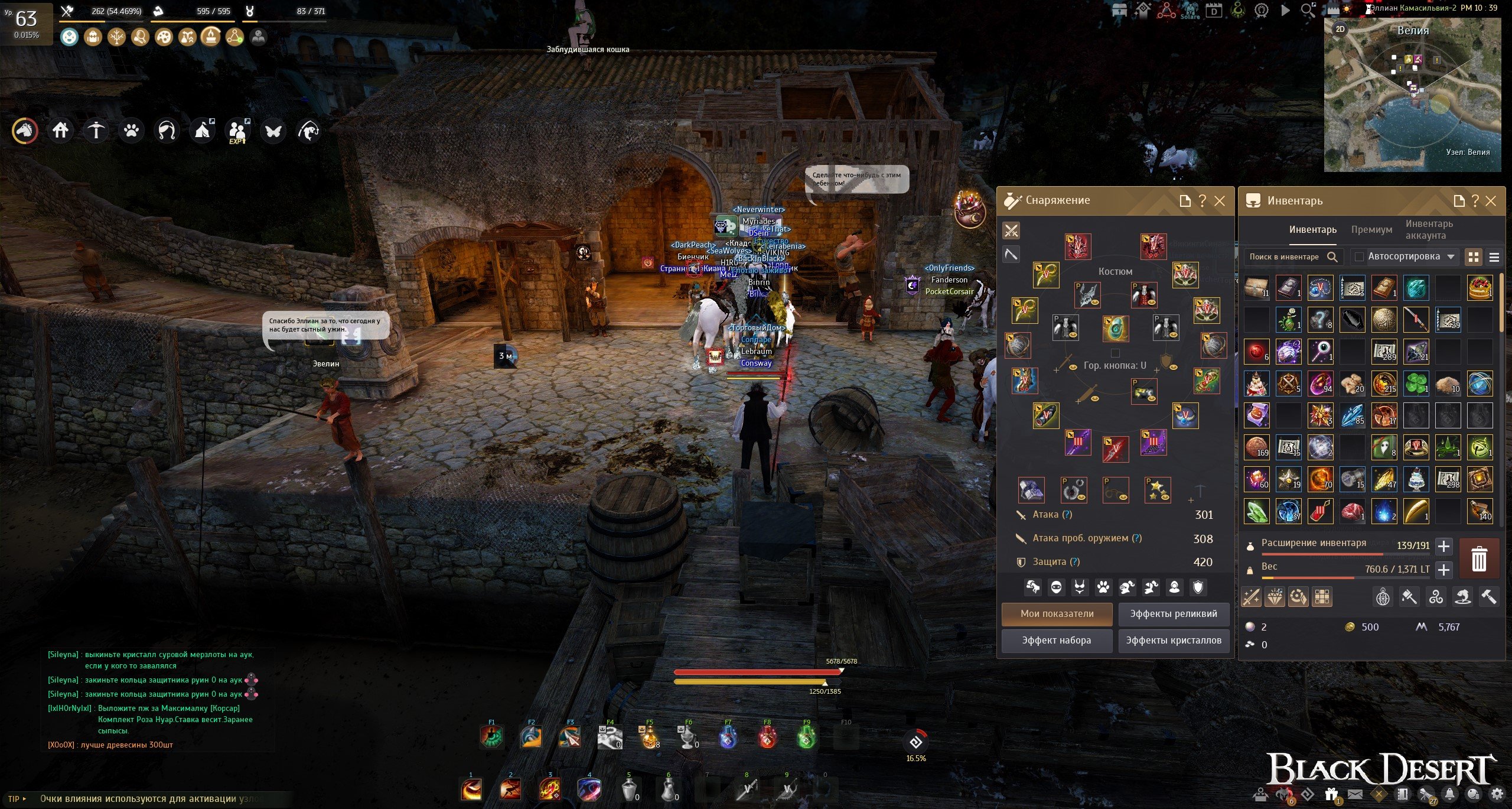Open the Велия minimap
Screen dimensions: 1512x809
pyautogui.click(x=1412, y=95)
